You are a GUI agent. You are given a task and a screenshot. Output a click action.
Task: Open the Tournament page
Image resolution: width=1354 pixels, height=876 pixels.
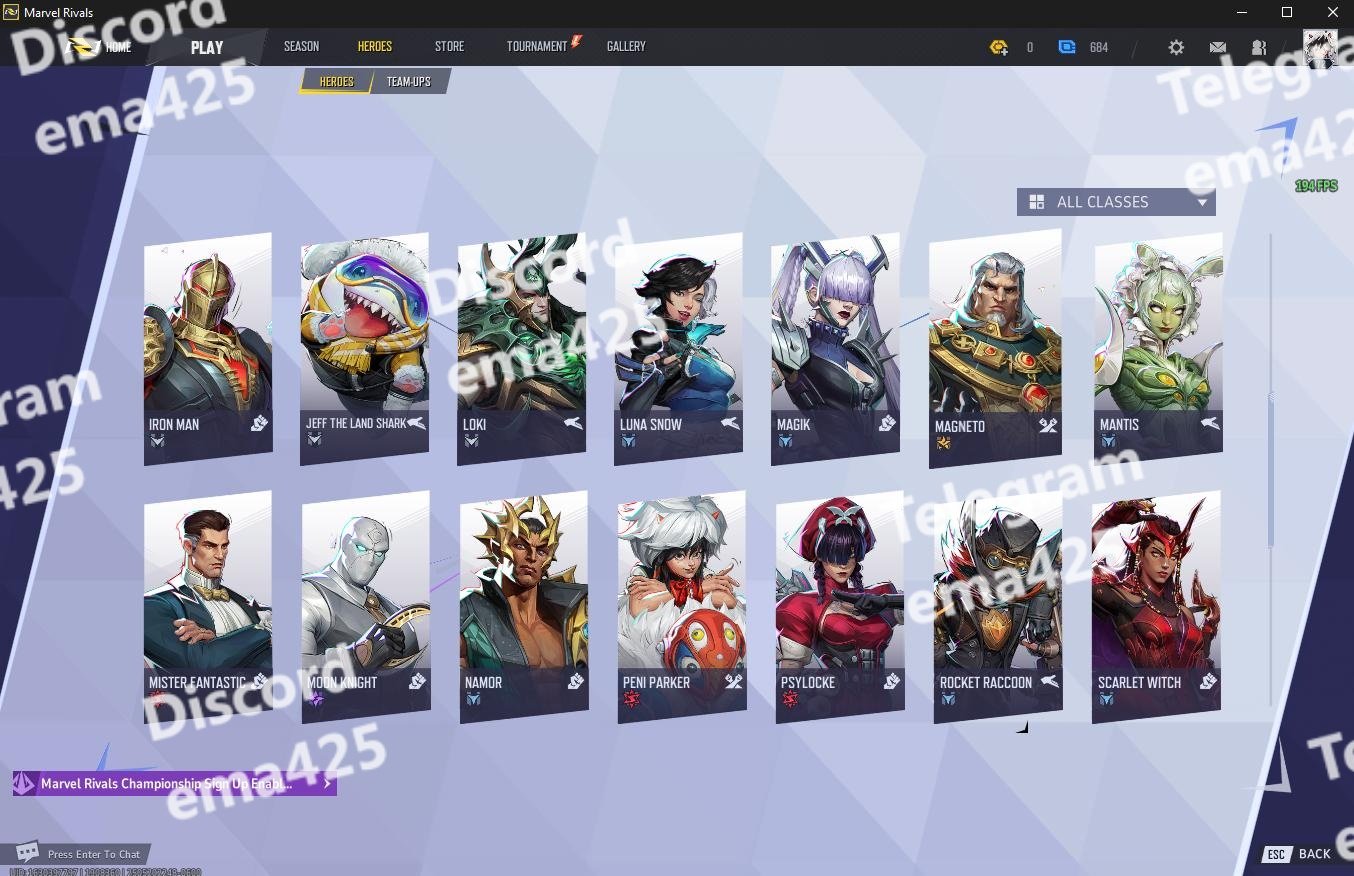[538, 46]
